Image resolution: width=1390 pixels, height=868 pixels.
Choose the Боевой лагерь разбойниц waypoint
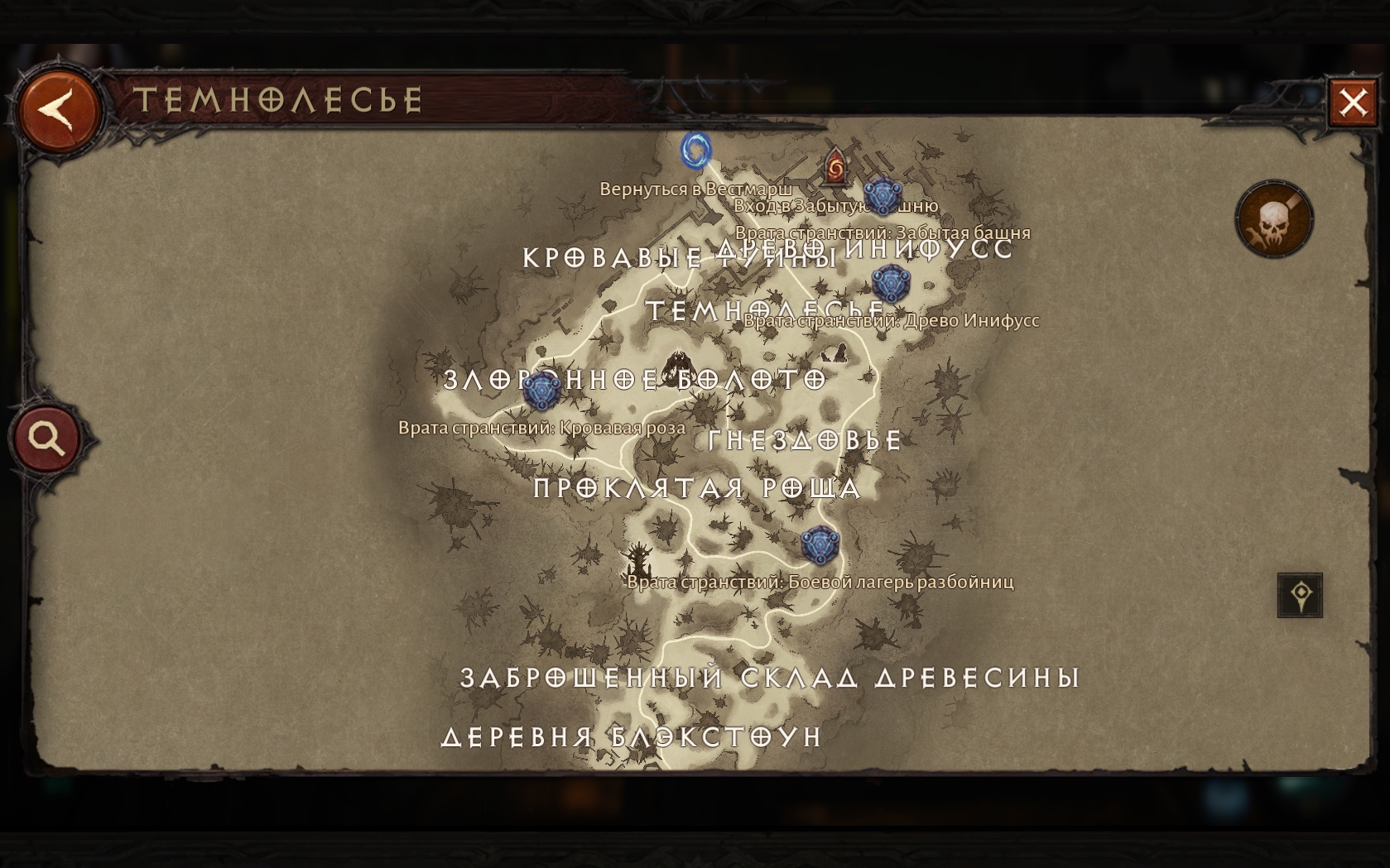pyautogui.click(x=820, y=544)
